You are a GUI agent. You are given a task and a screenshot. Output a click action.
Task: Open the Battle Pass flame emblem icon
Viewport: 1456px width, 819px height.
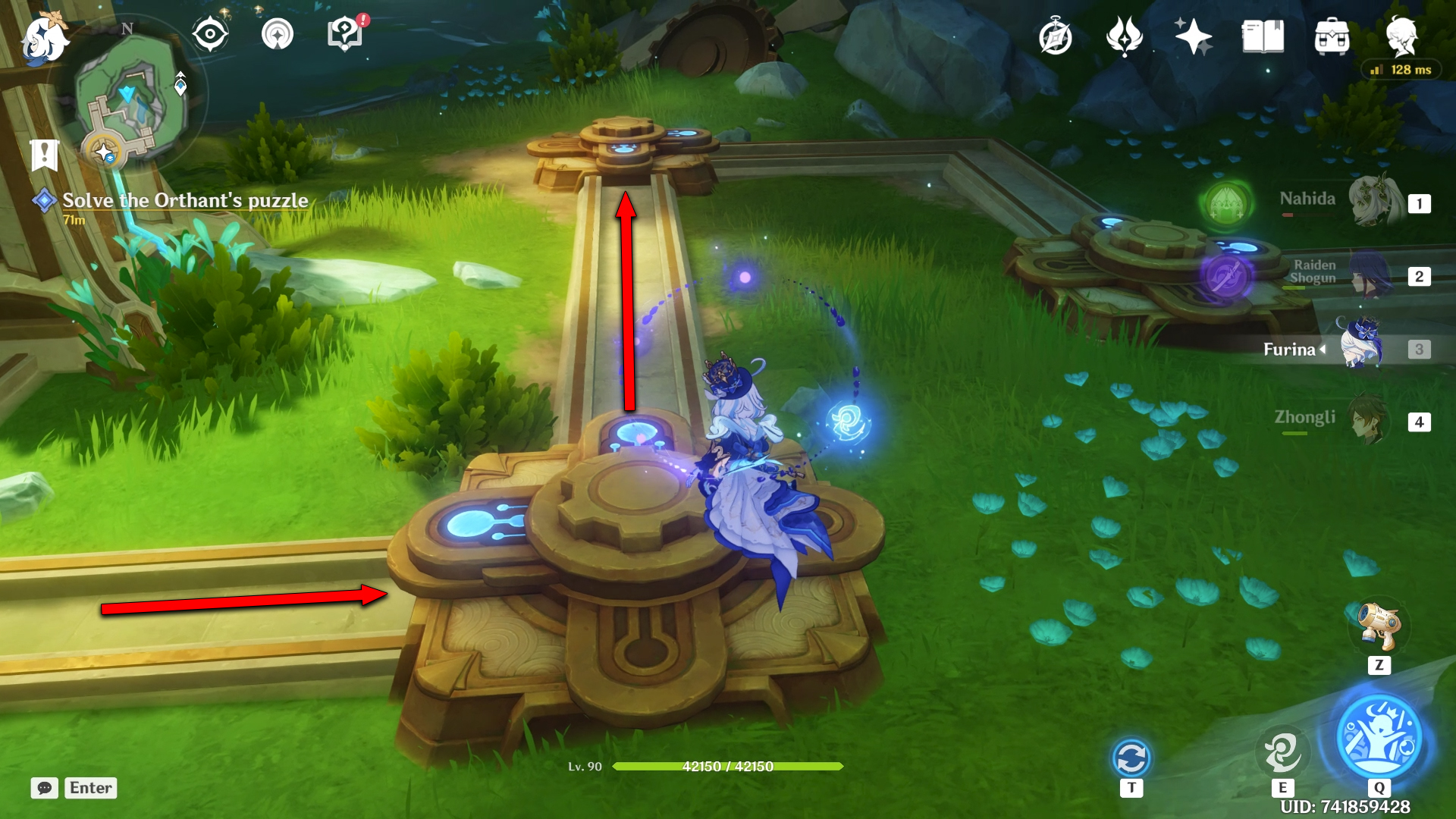(x=1124, y=36)
